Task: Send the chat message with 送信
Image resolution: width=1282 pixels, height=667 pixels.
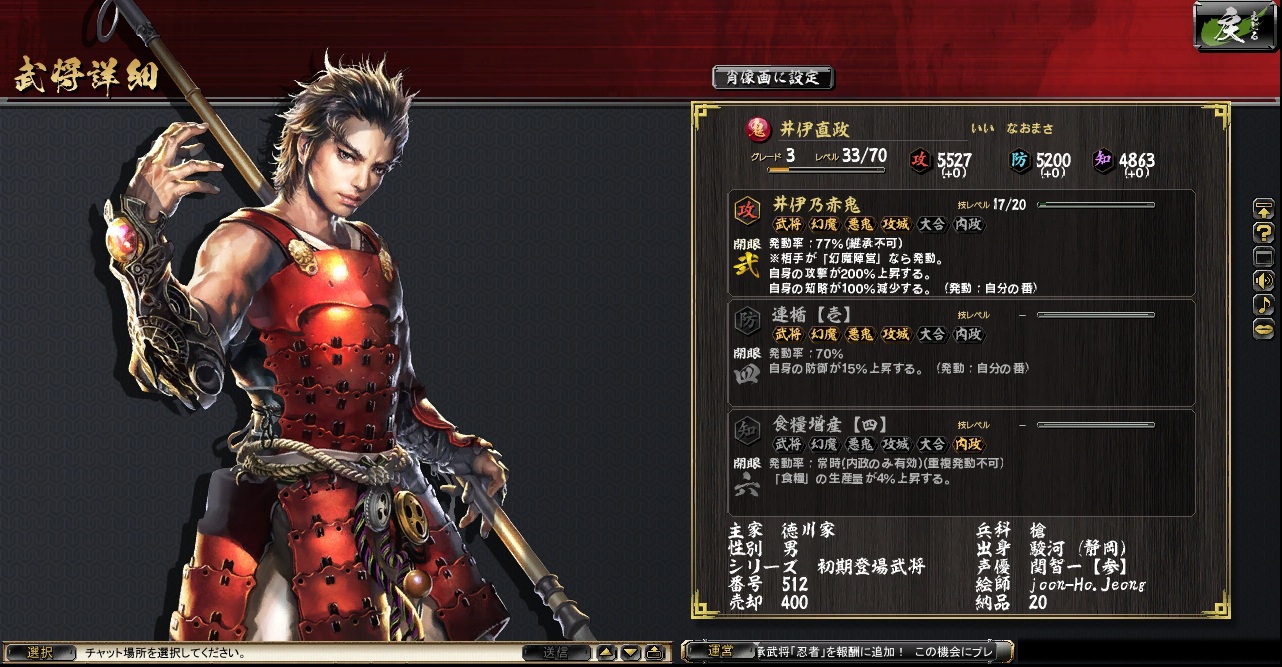Action: coord(556,653)
